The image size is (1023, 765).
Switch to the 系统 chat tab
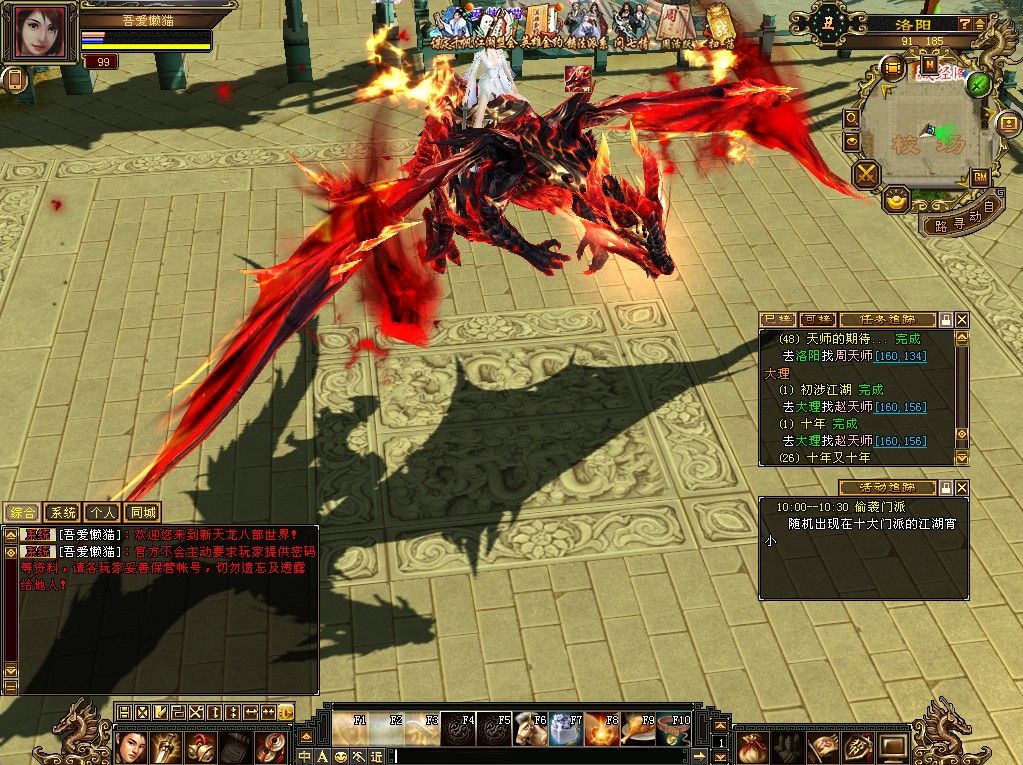(62, 513)
